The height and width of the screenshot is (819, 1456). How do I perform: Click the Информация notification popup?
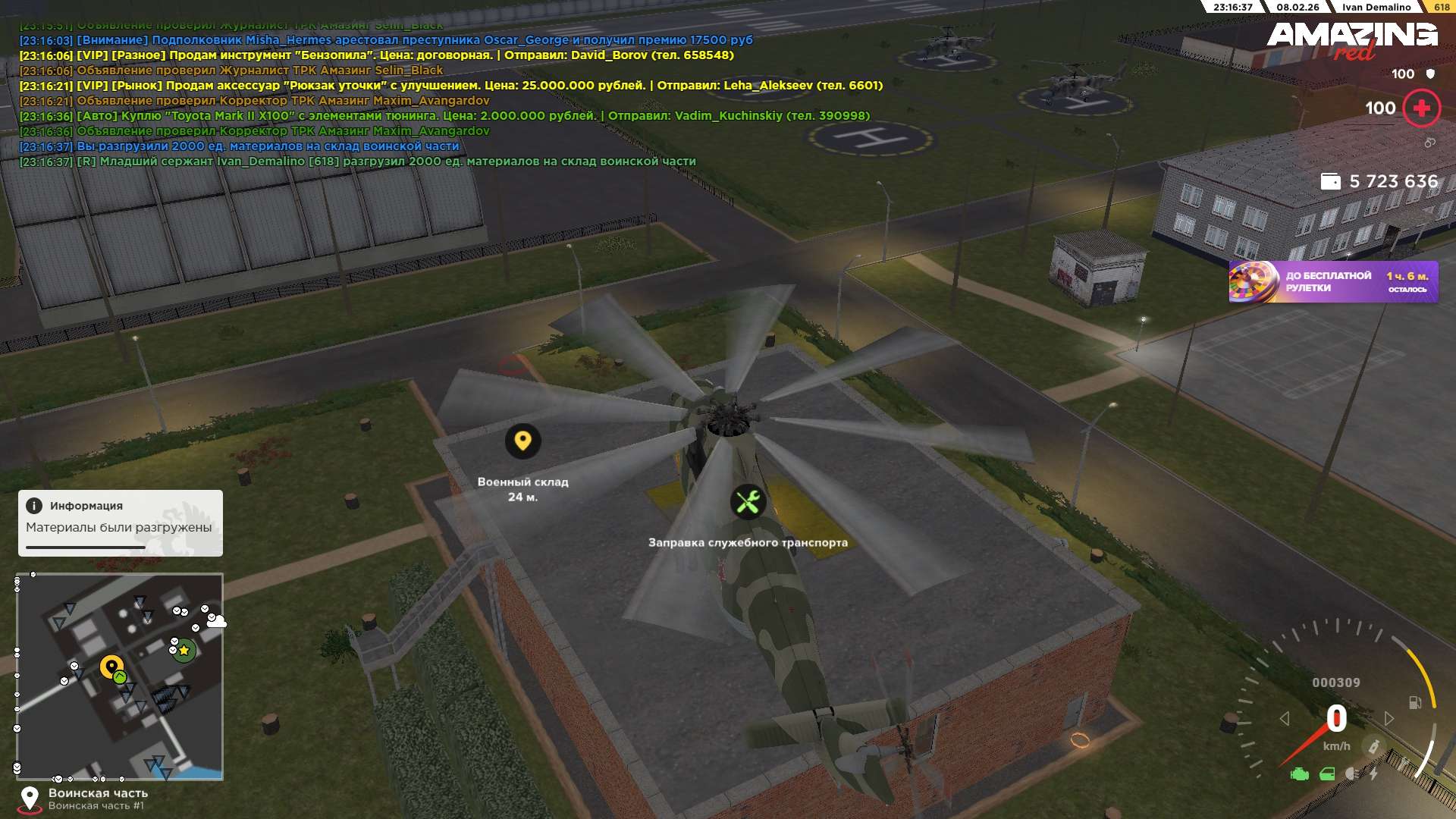(120, 522)
